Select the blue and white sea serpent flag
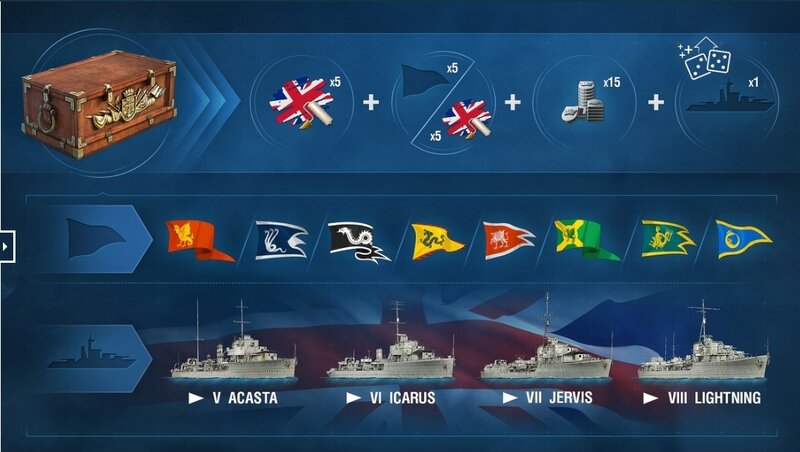 click(279, 241)
